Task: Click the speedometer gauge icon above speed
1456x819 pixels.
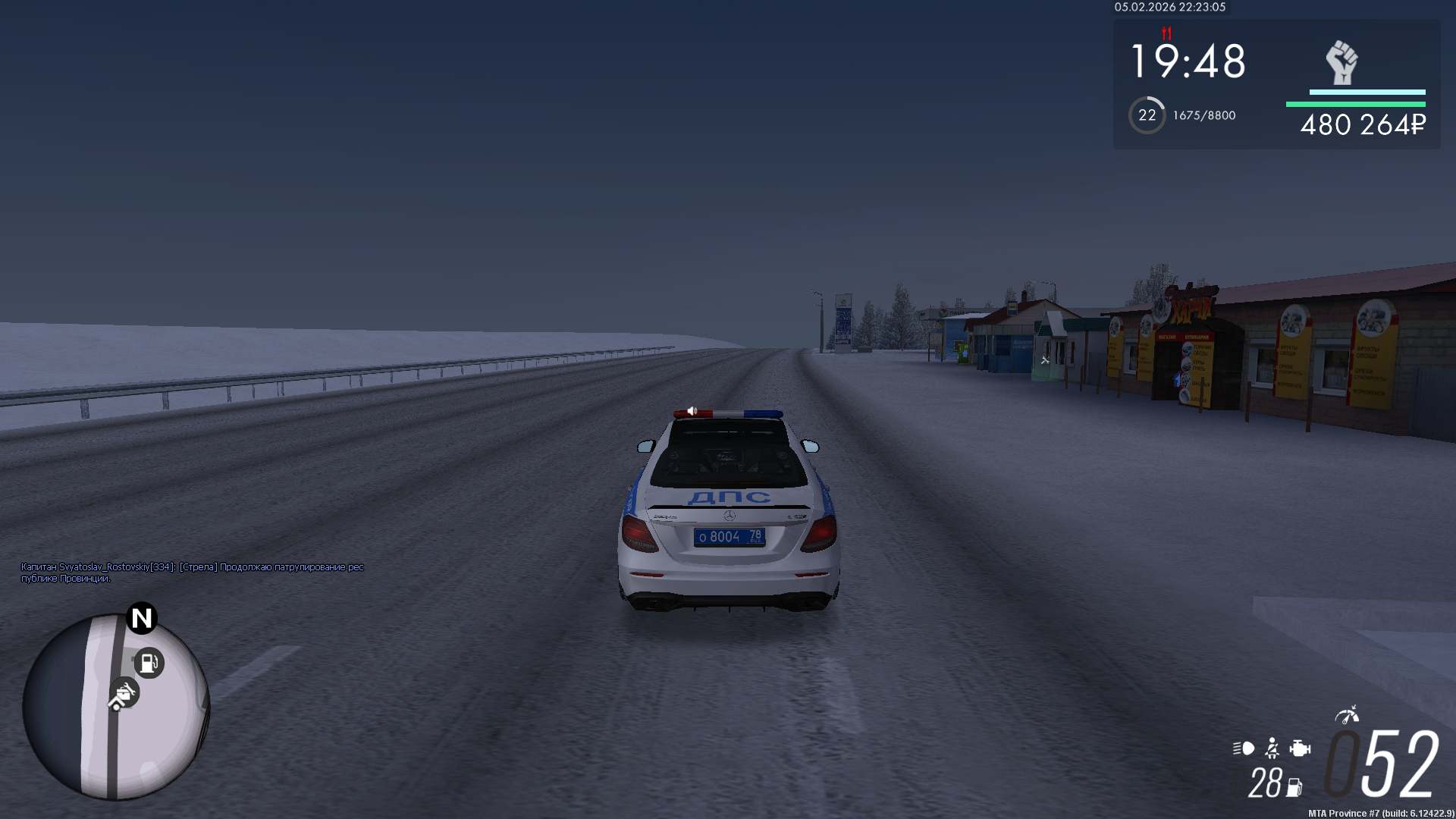Action: click(1347, 714)
